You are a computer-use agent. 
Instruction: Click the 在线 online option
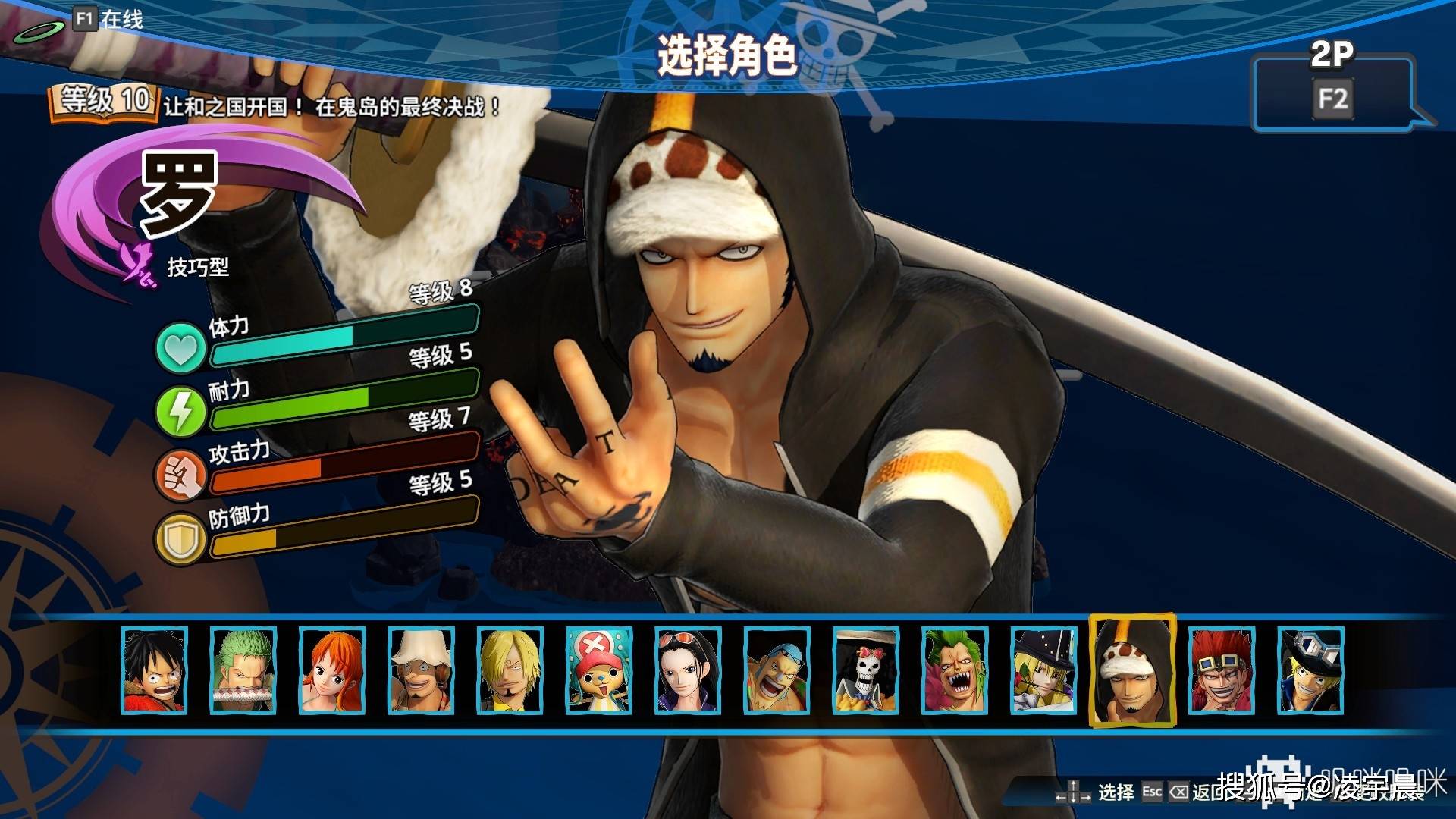(x=108, y=19)
